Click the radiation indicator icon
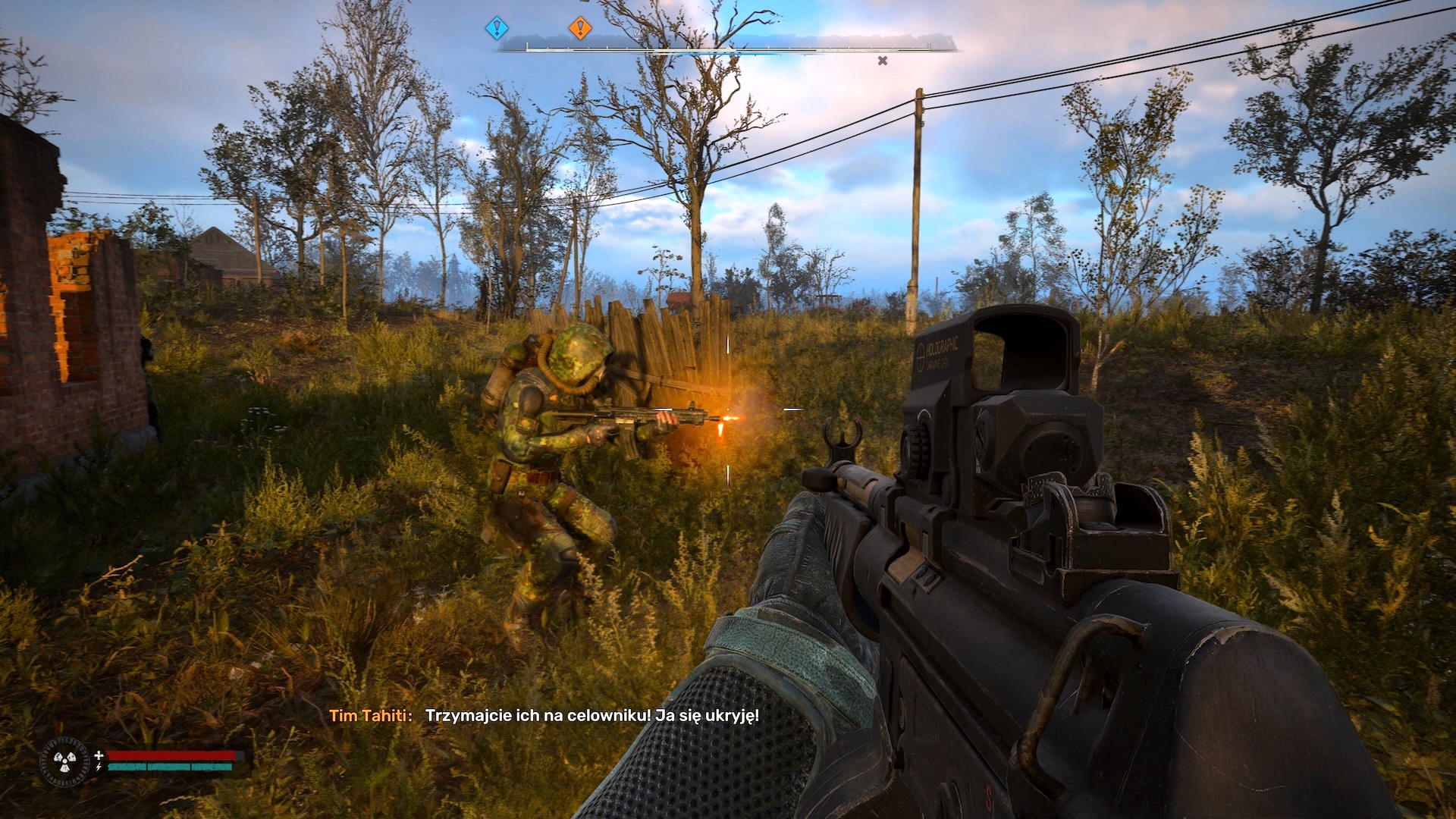1456x819 pixels. point(64,761)
